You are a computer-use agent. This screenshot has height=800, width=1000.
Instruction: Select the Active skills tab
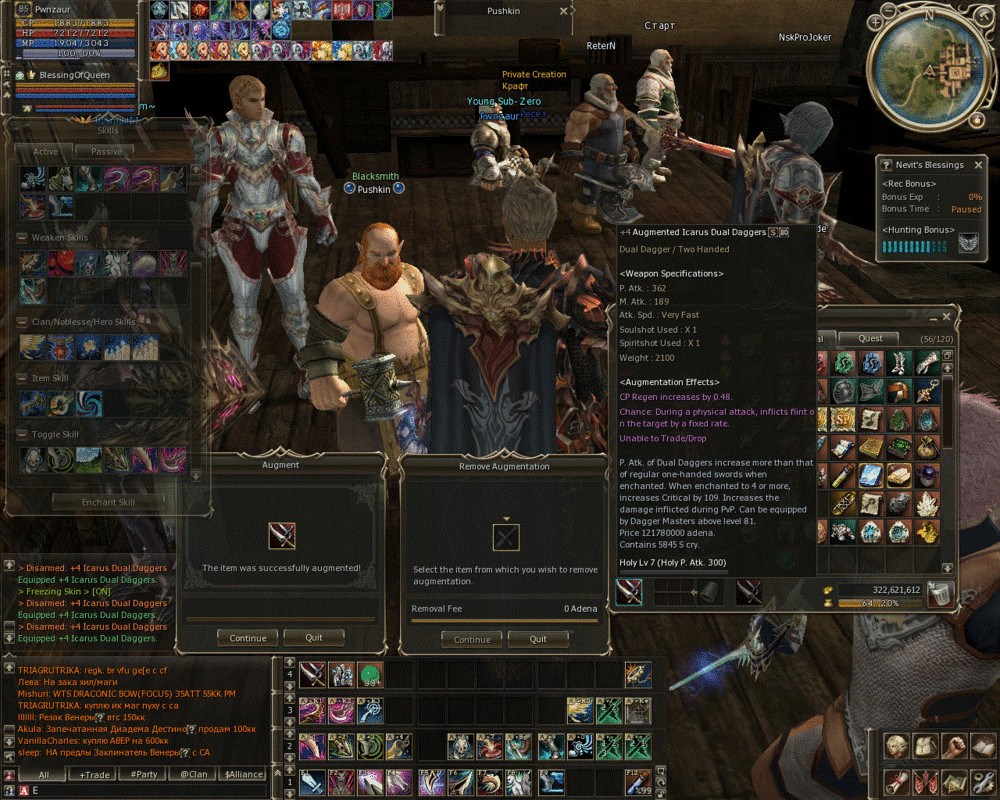45,152
